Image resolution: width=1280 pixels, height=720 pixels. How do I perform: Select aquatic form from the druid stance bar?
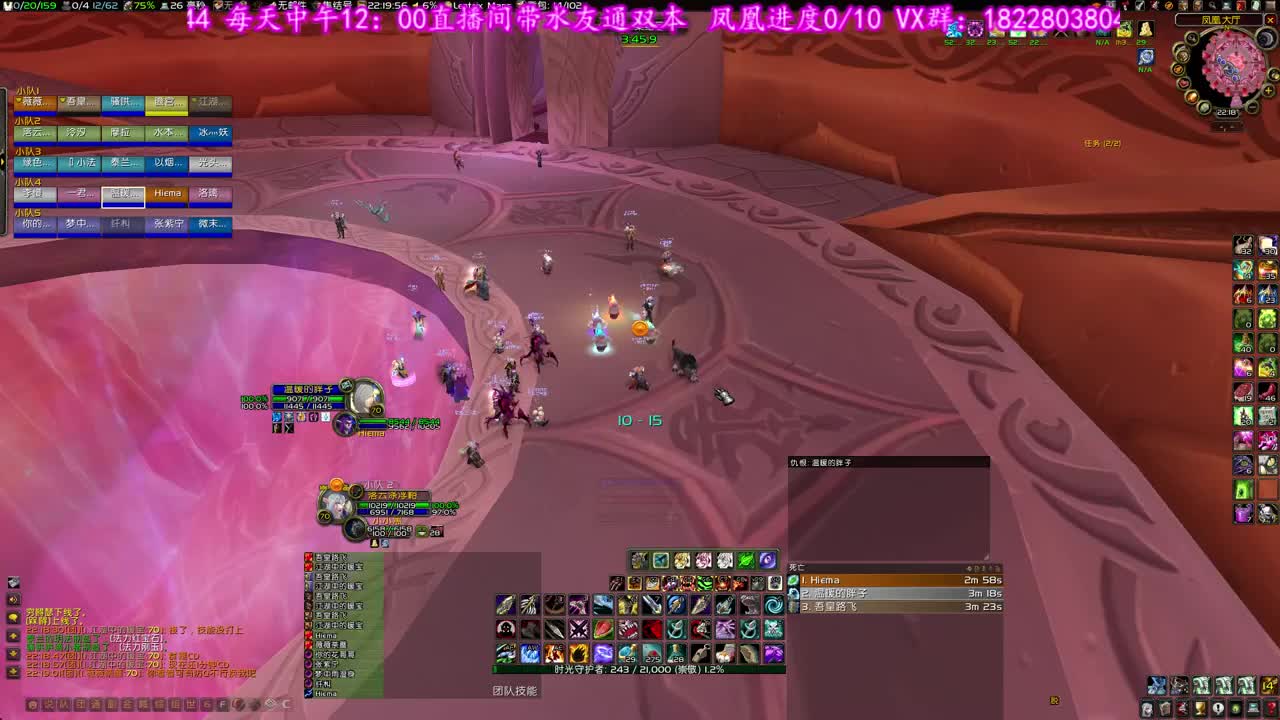point(661,561)
